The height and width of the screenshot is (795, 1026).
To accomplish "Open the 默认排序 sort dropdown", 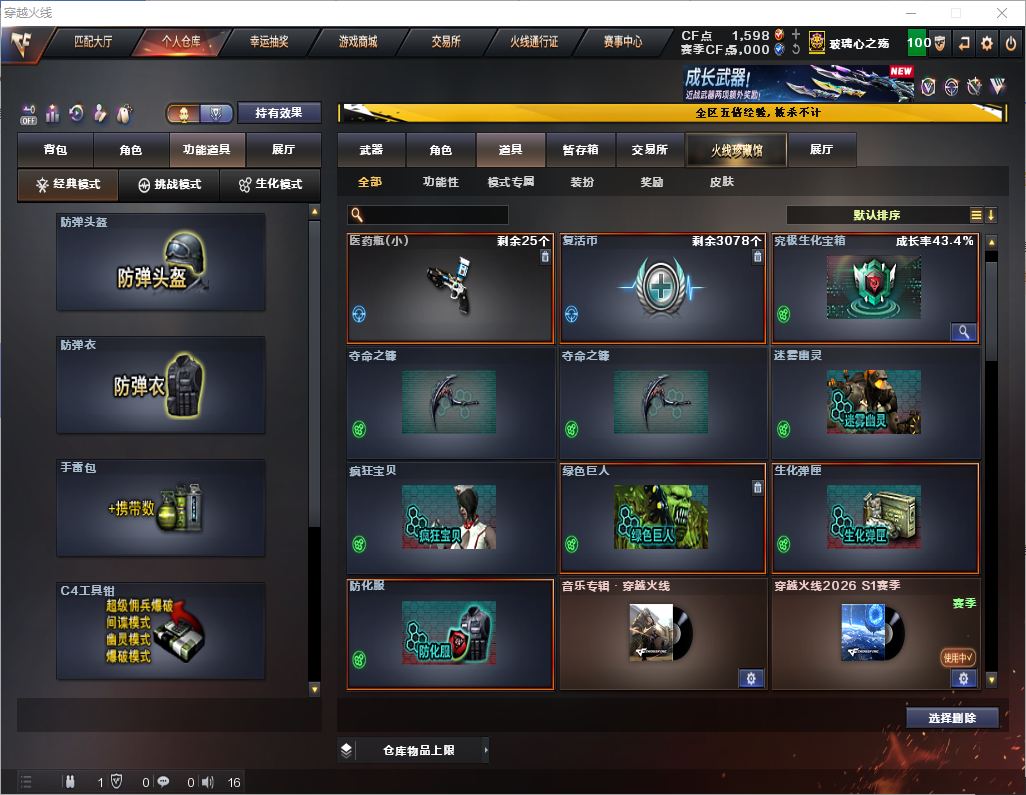I will click(875, 215).
